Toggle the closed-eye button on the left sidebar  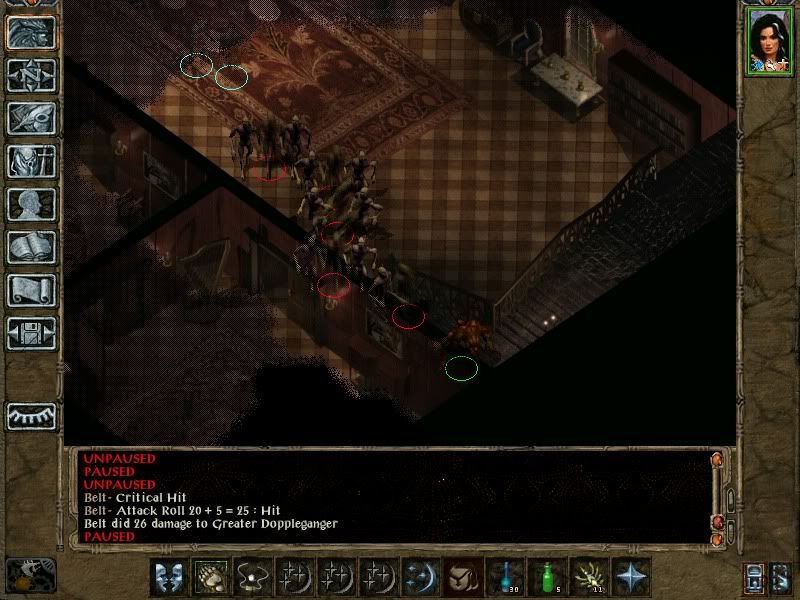31,415
